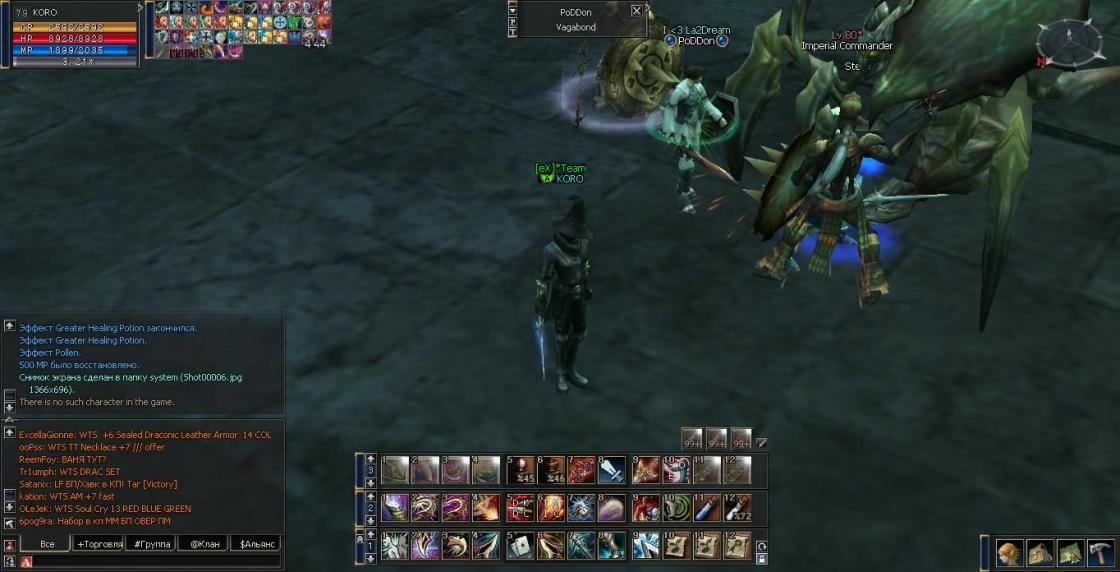This screenshot has width=1120, height=572.
Task: Switch to the $Альянс chat tab
Action: click(x=255, y=544)
